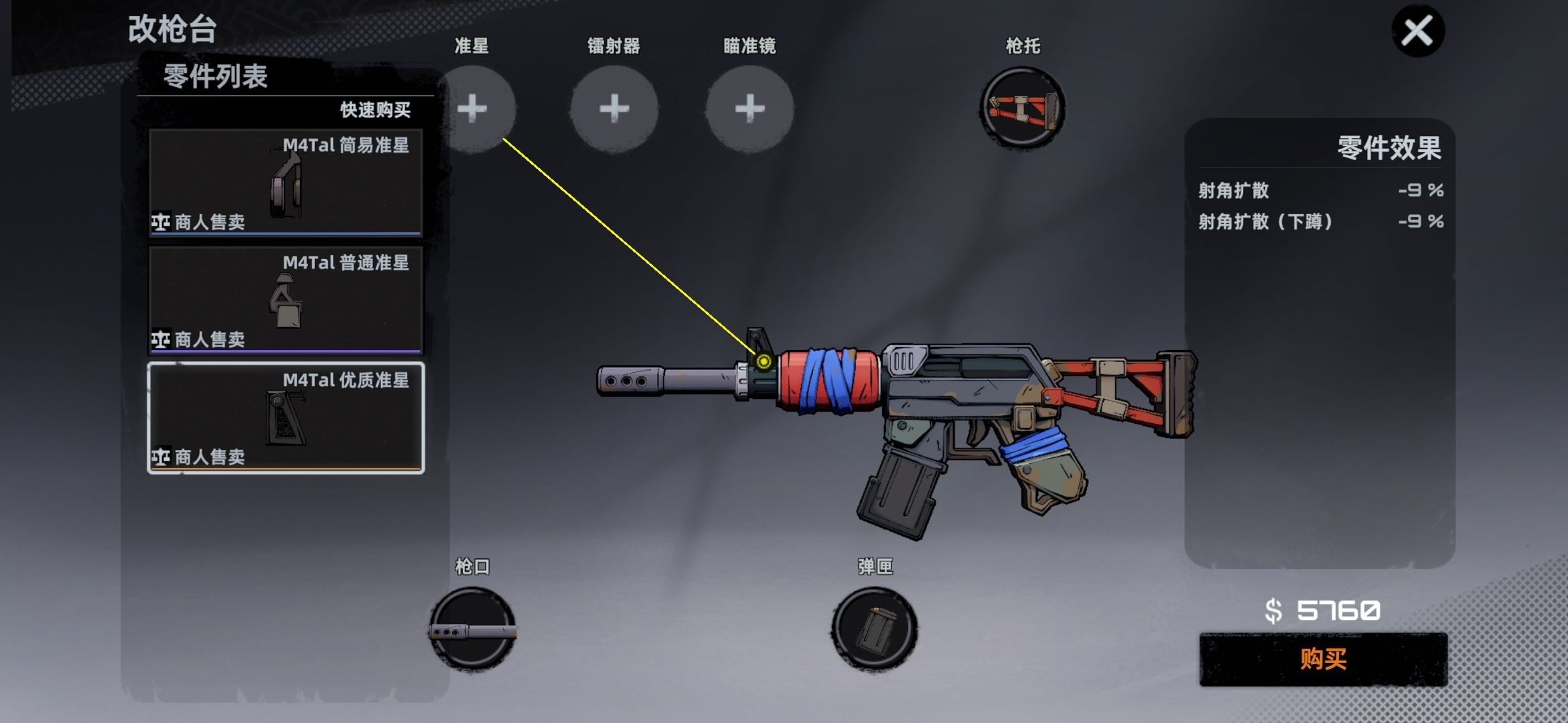This screenshot has height=723, width=1568.
Task: Click the 快速购买 quick buy label
Action: click(375, 110)
